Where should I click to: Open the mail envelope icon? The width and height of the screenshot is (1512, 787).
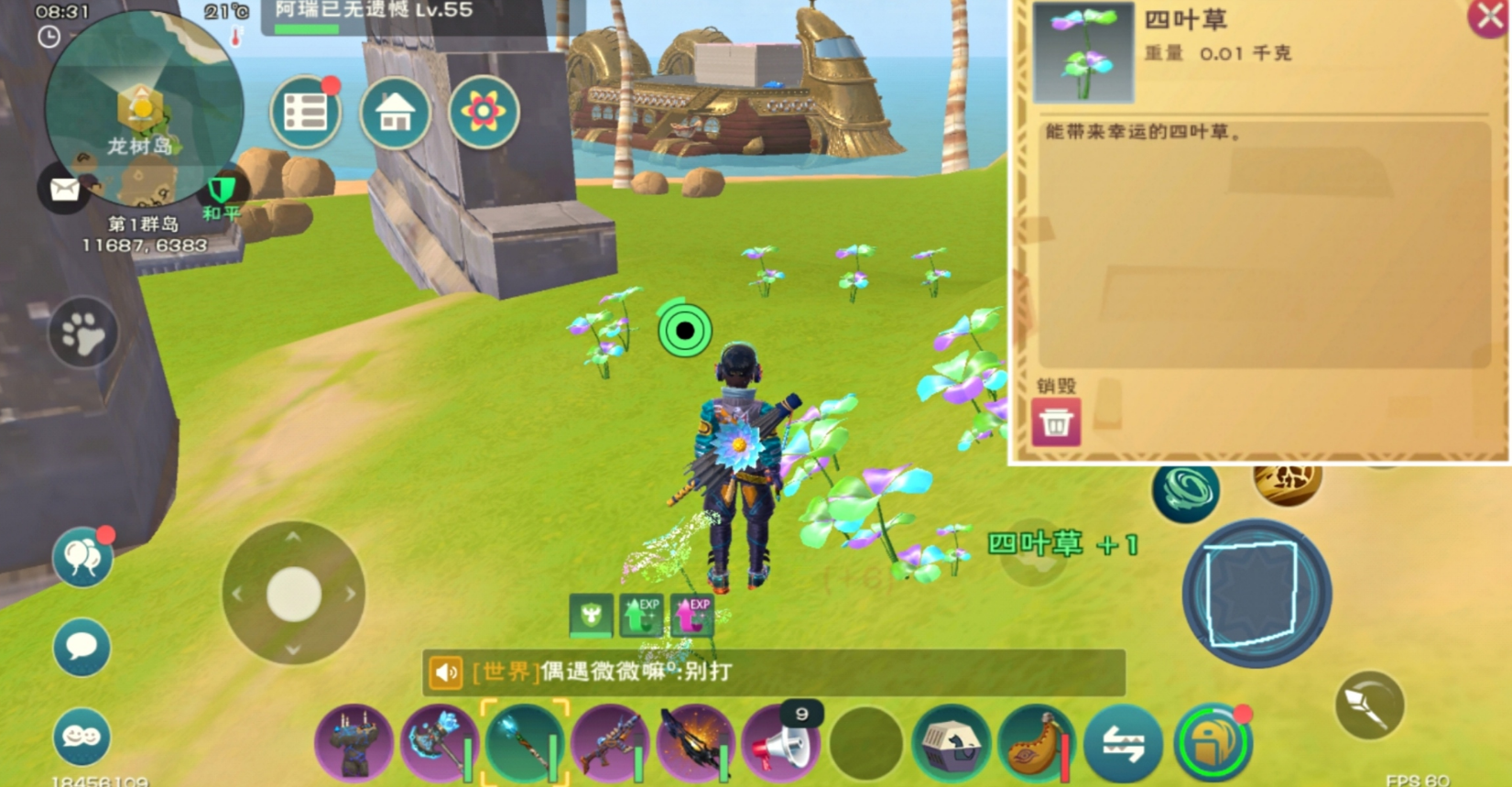[64, 190]
